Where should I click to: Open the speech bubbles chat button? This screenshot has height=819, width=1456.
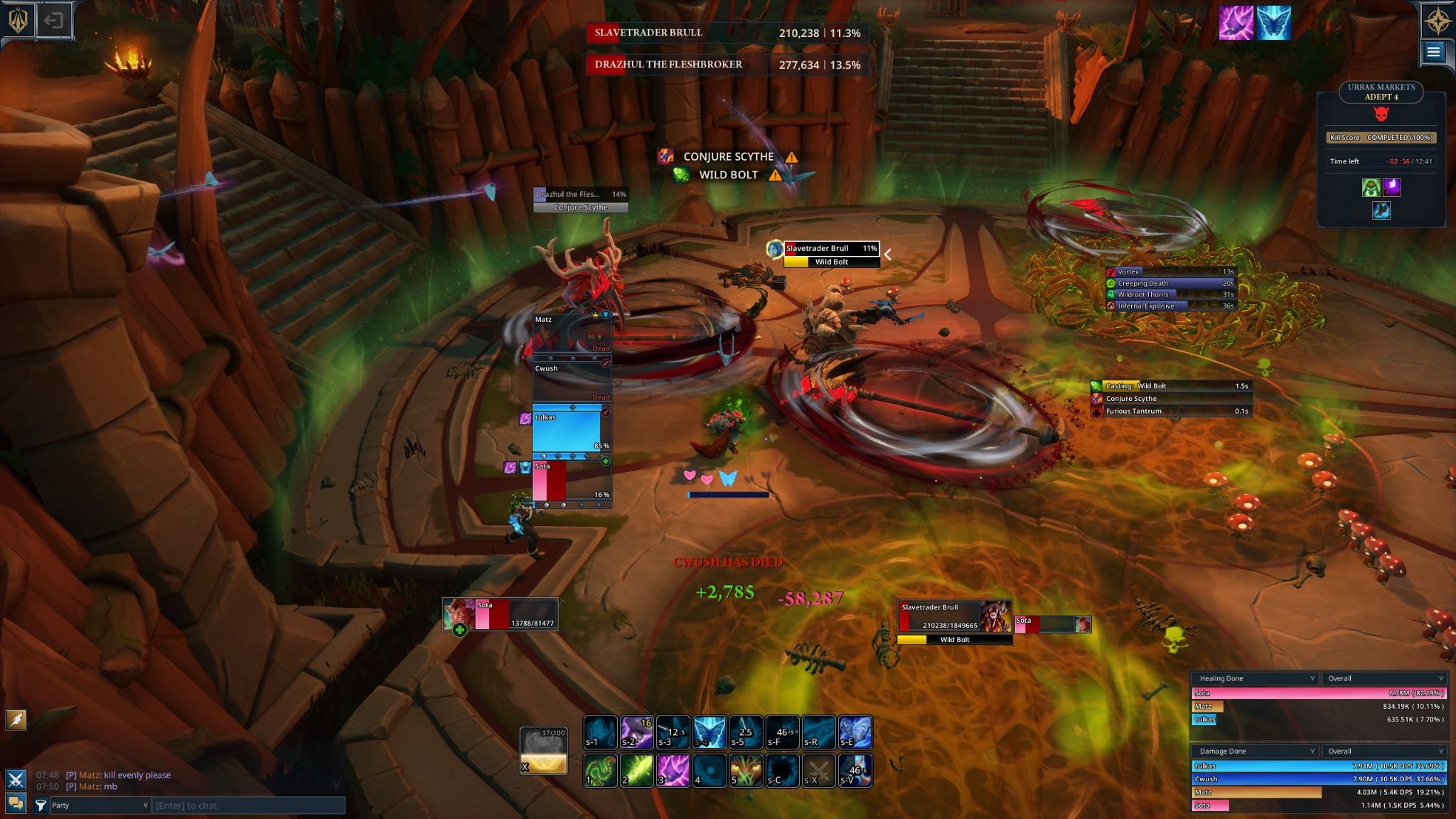click(16, 804)
